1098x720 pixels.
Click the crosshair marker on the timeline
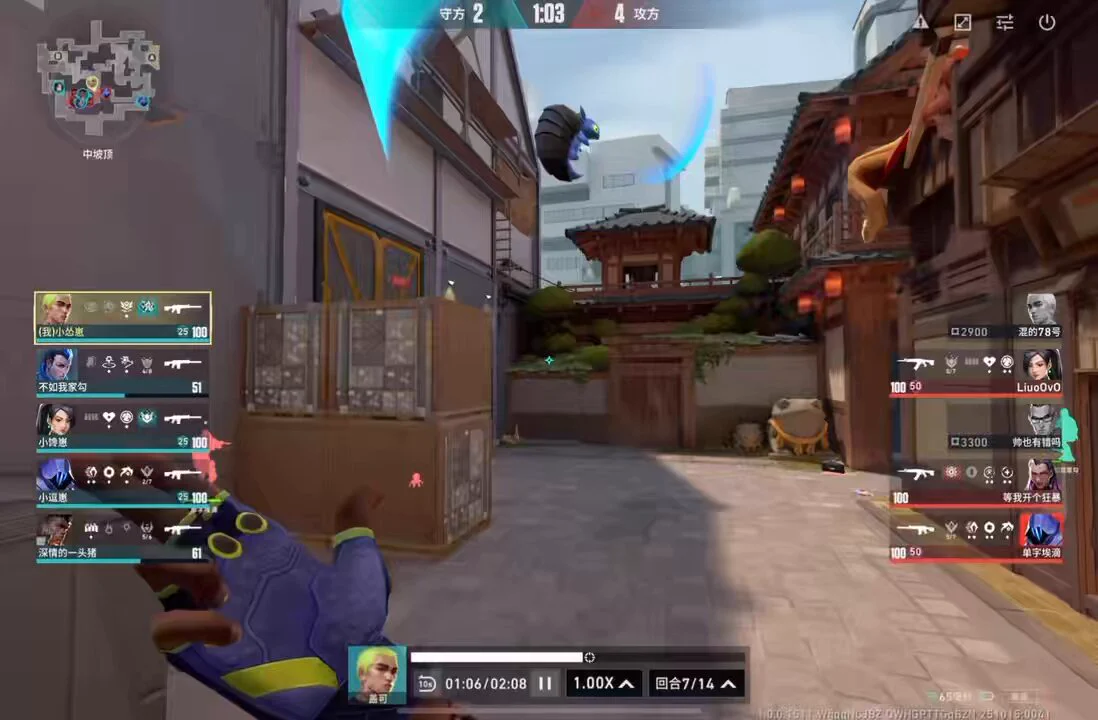click(x=590, y=657)
